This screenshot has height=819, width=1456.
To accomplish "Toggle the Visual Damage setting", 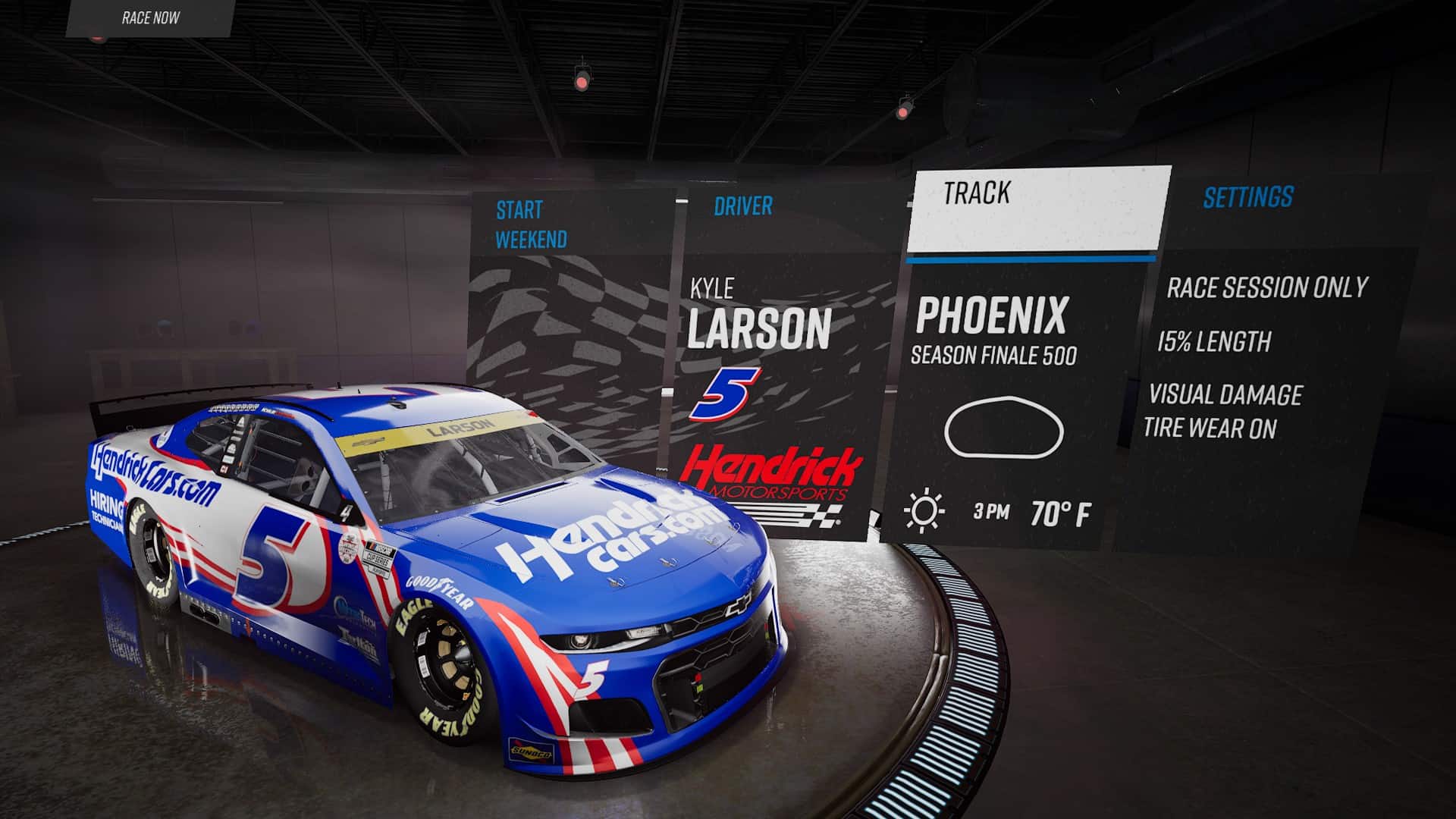I will coord(1226,394).
